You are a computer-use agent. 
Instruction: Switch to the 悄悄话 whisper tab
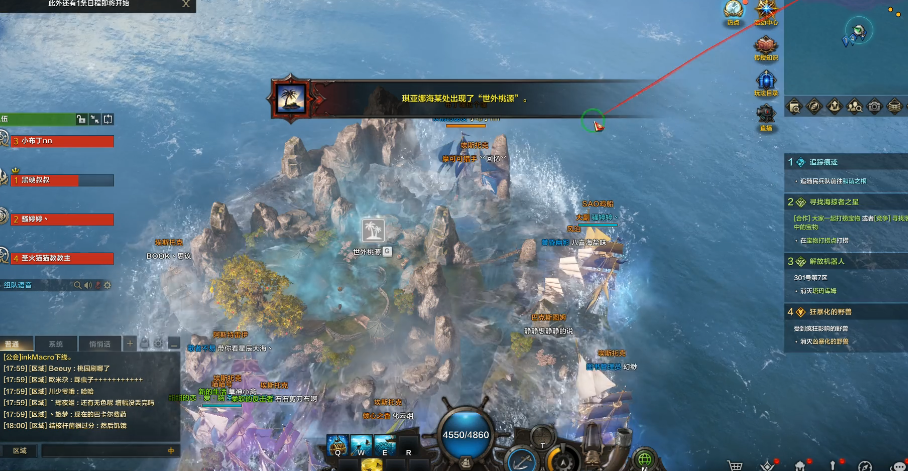coord(99,343)
